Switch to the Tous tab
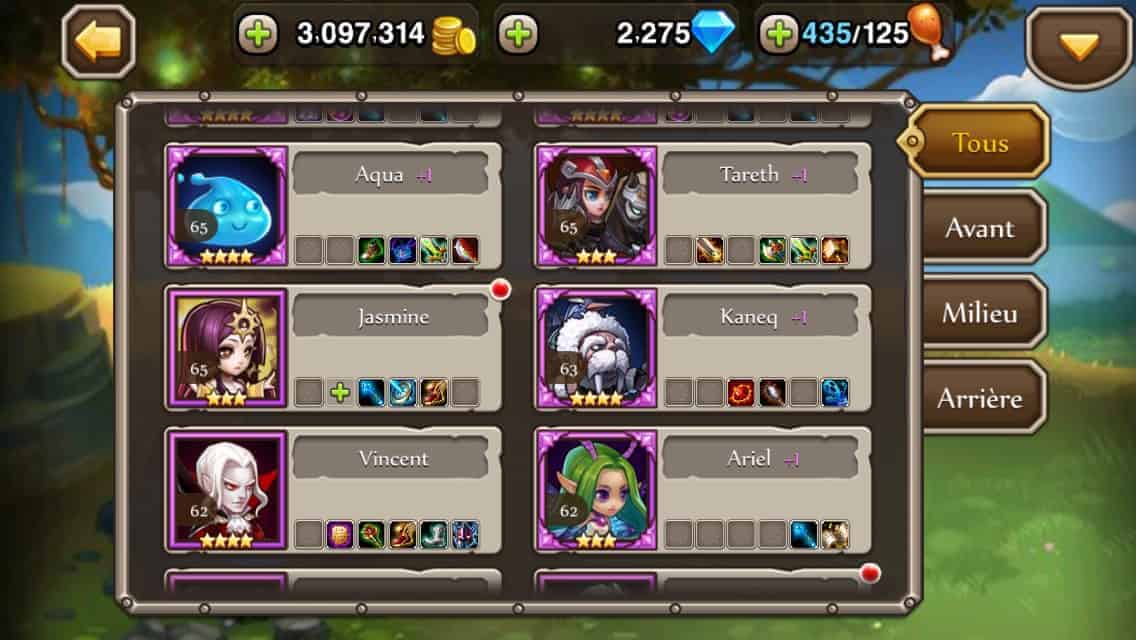The image size is (1136, 640). click(980, 142)
